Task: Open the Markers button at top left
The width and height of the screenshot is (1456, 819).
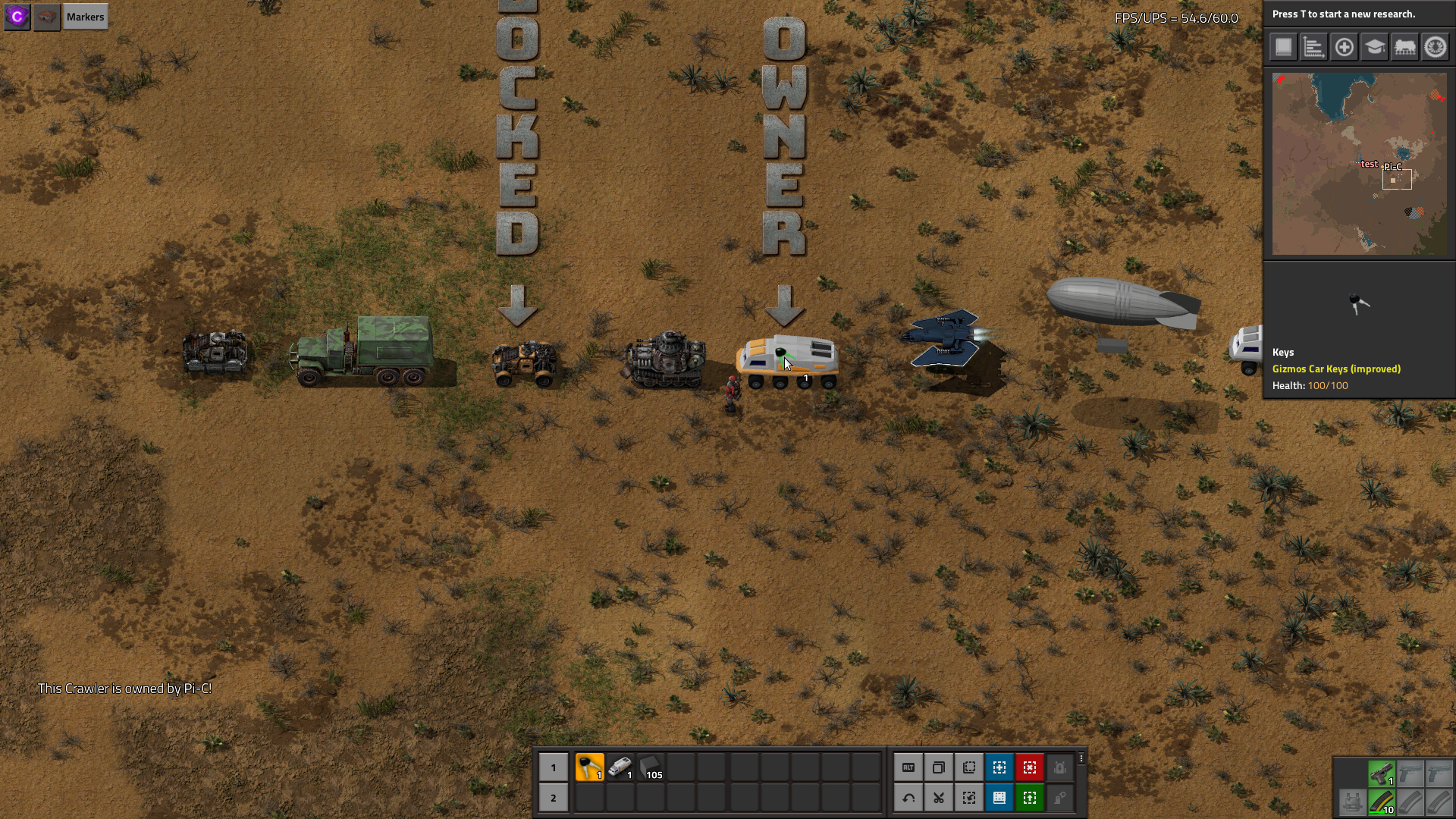Action: [x=85, y=17]
